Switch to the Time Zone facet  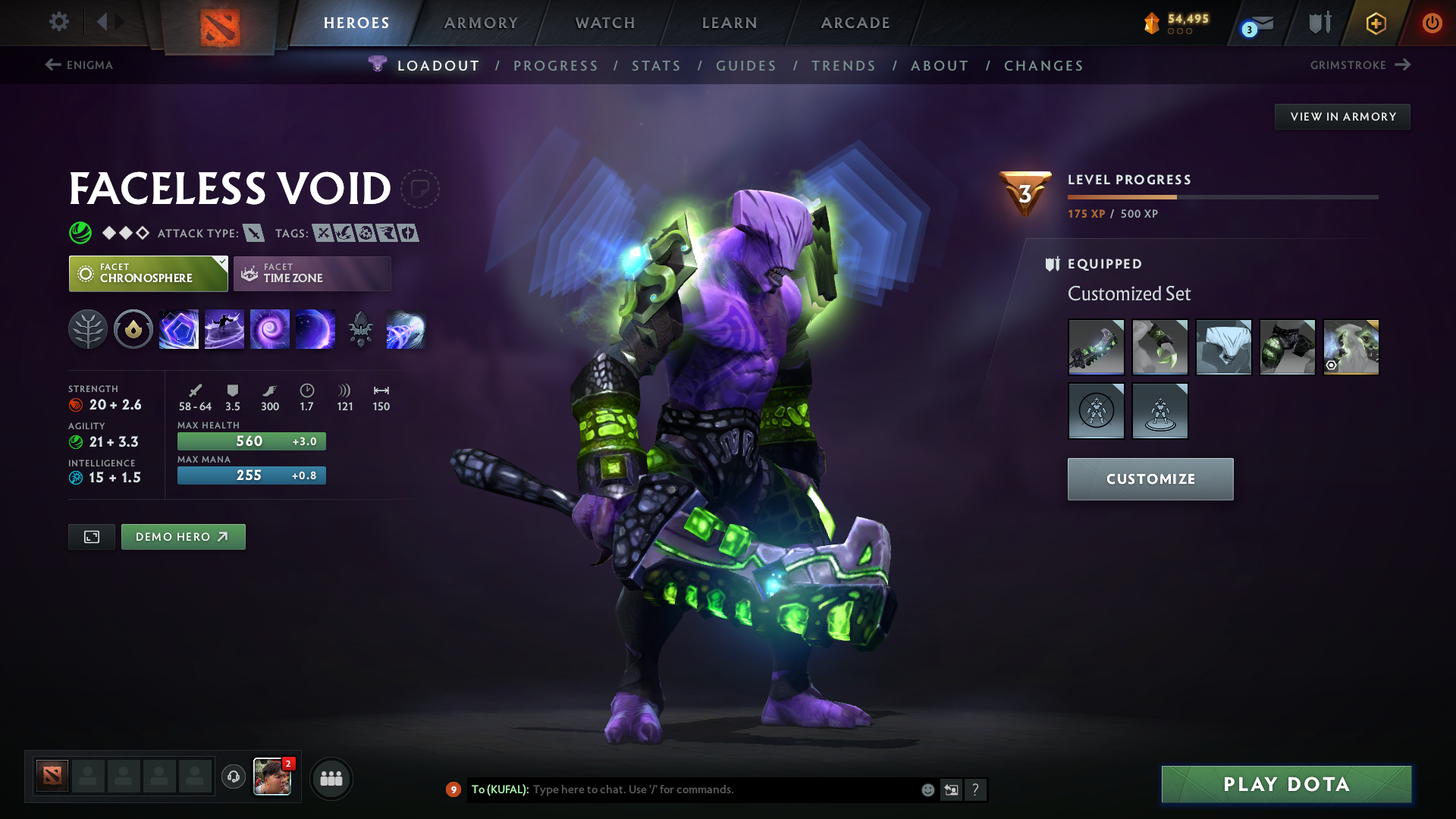[x=311, y=273]
